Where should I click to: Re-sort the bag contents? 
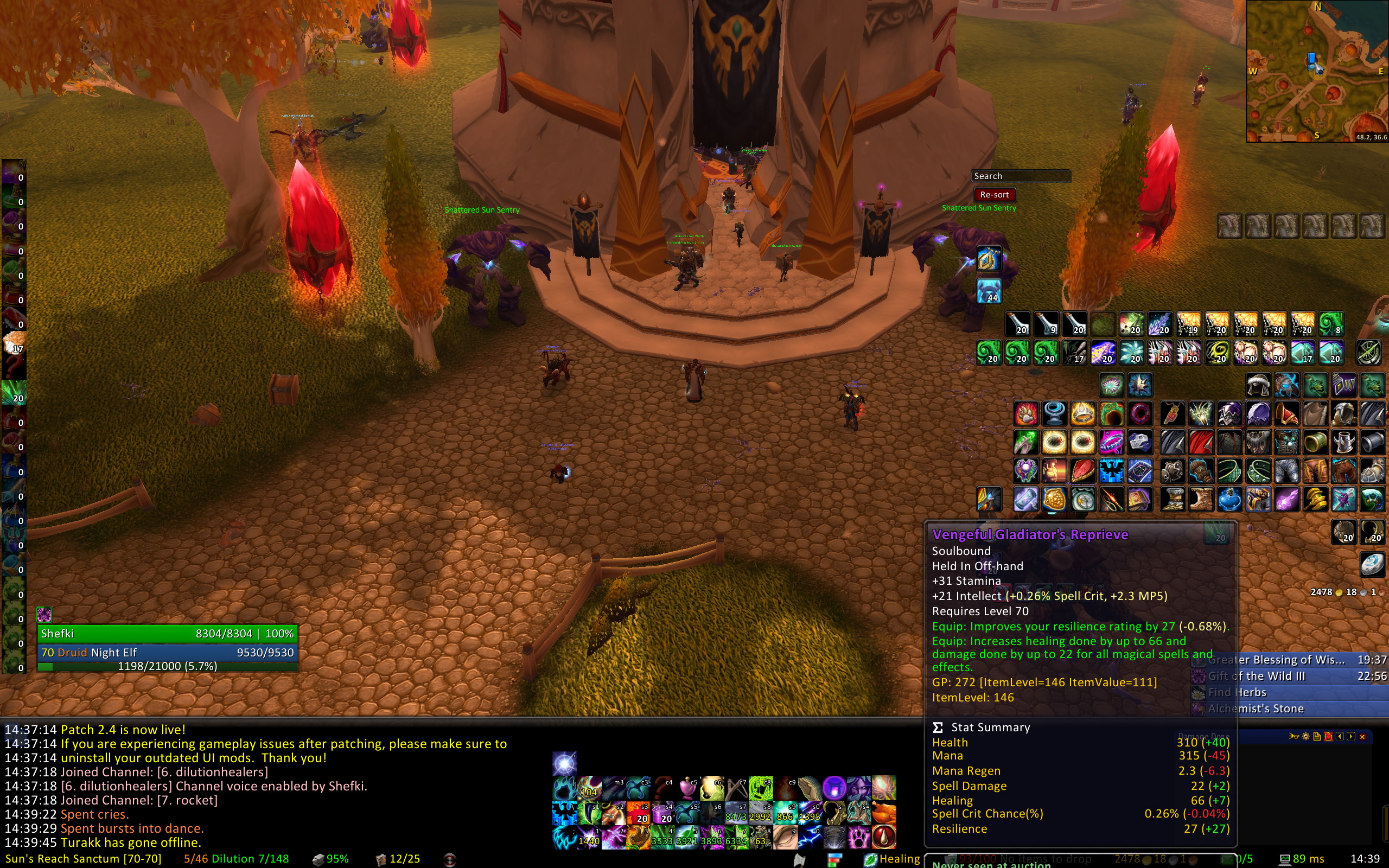click(994, 195)
